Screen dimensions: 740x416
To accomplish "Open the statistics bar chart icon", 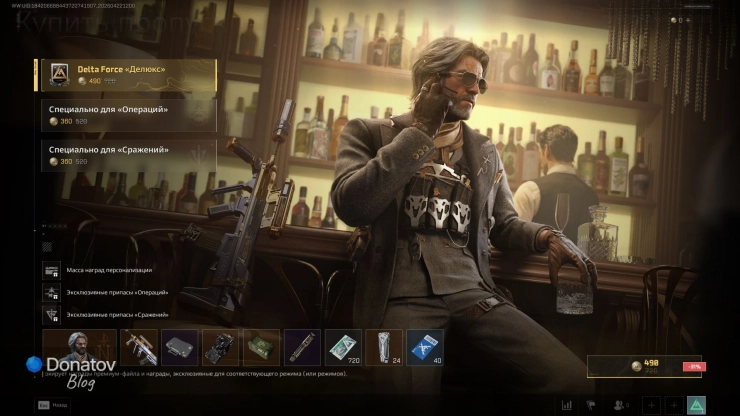I will coord(567,405).
